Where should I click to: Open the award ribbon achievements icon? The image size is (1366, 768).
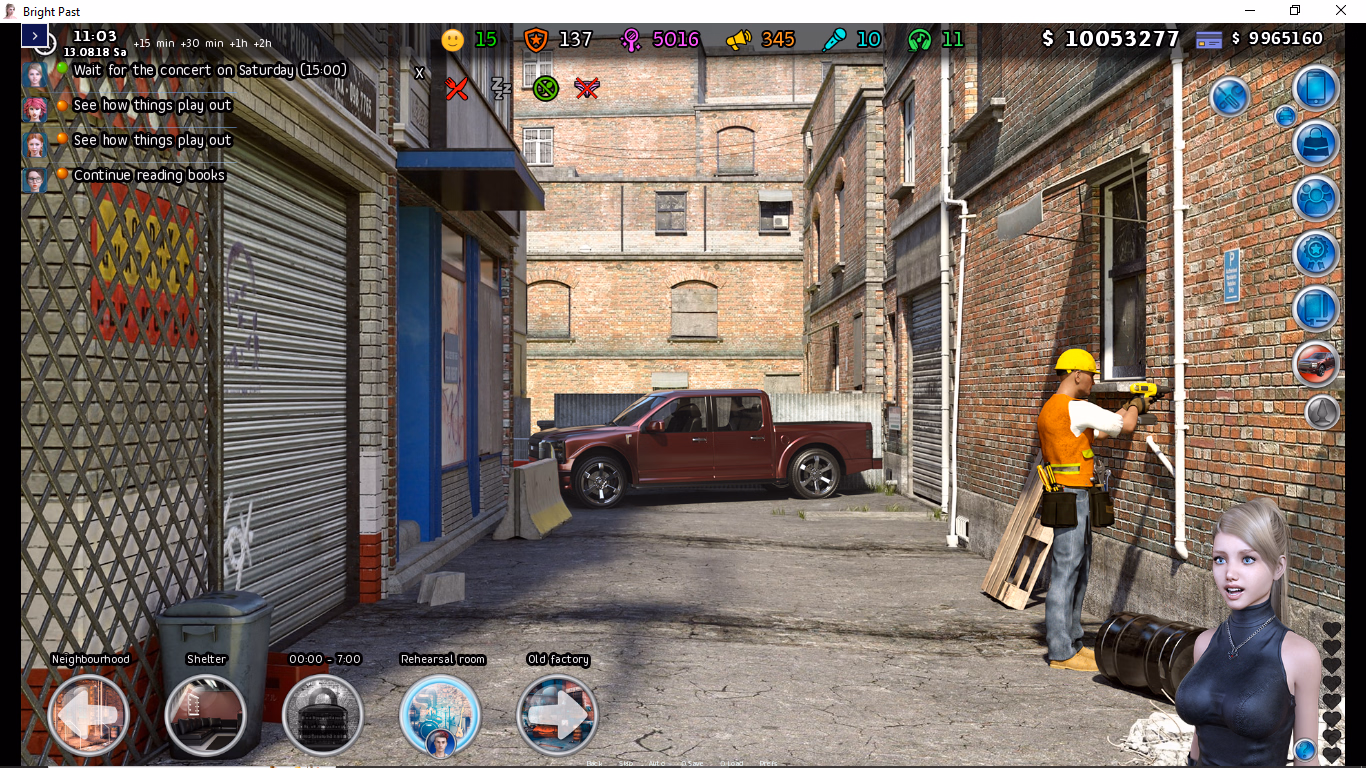tap(1316, 253)
